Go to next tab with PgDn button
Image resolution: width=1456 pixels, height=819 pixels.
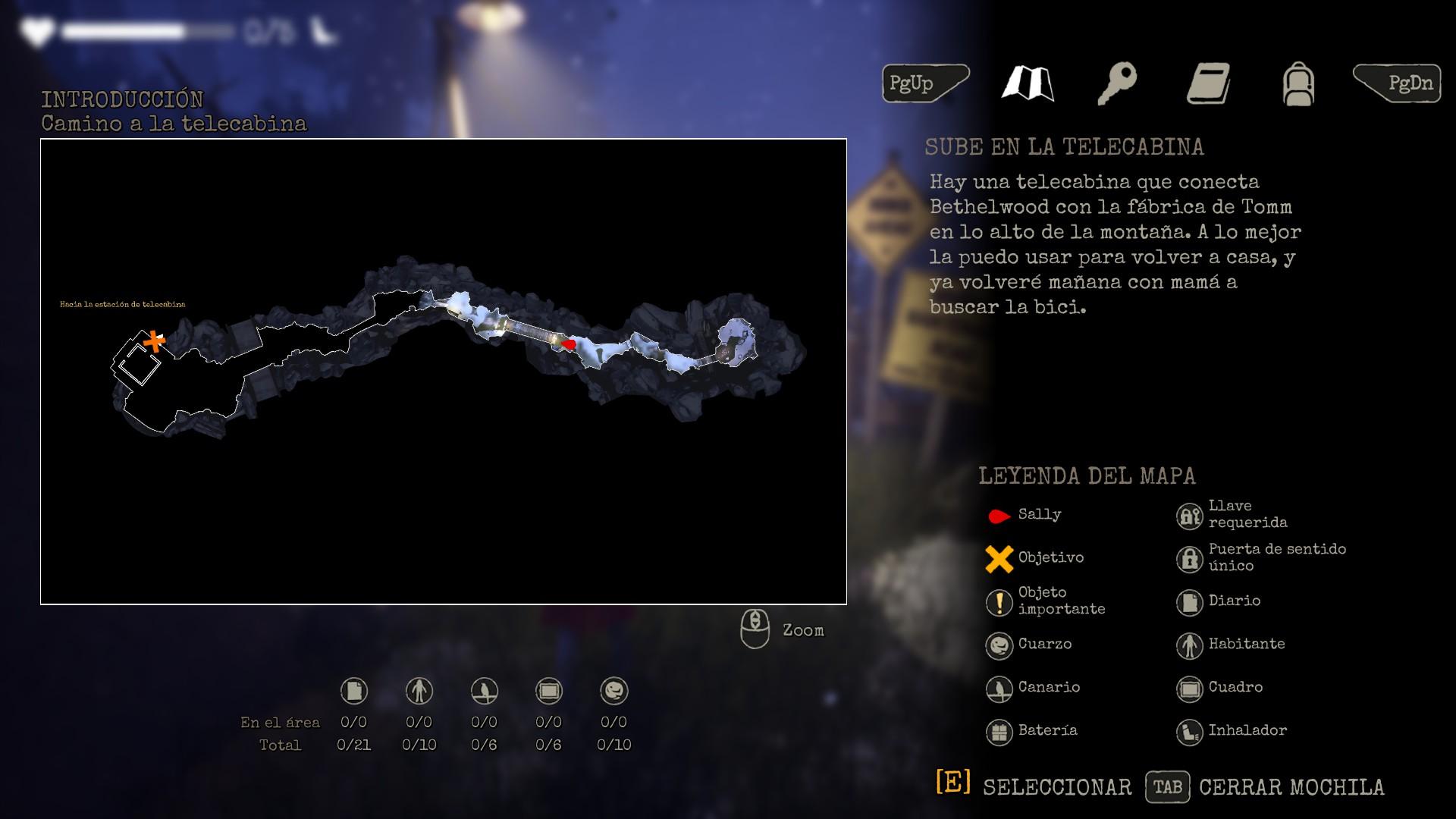pyautogui.click(x=1398, y=83)
